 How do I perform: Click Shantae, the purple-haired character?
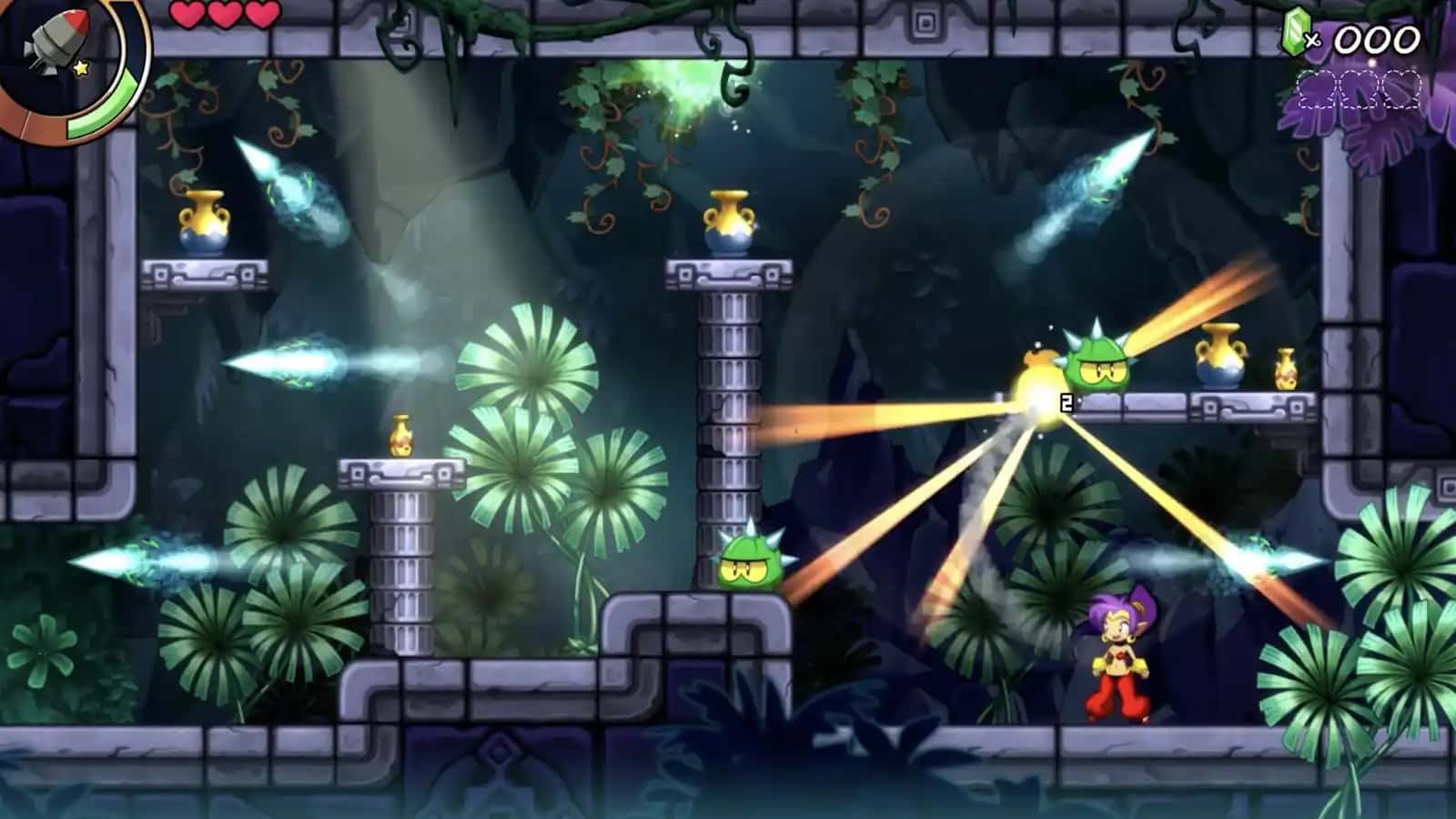coord(1116,655)
